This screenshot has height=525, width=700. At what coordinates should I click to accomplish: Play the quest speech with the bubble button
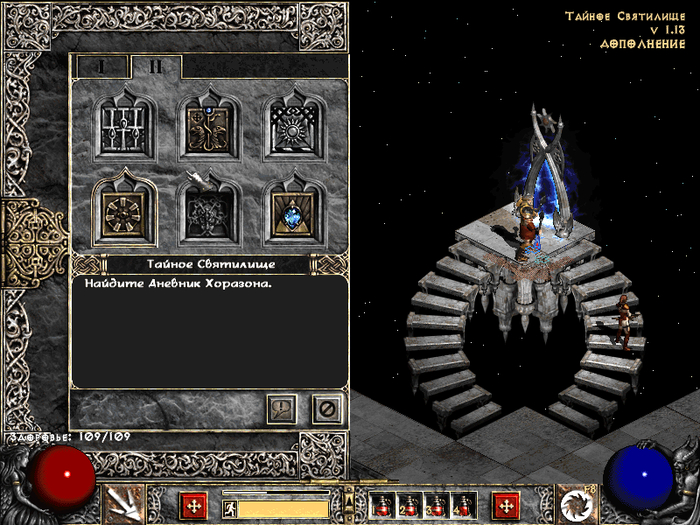(x=281, y=408)
